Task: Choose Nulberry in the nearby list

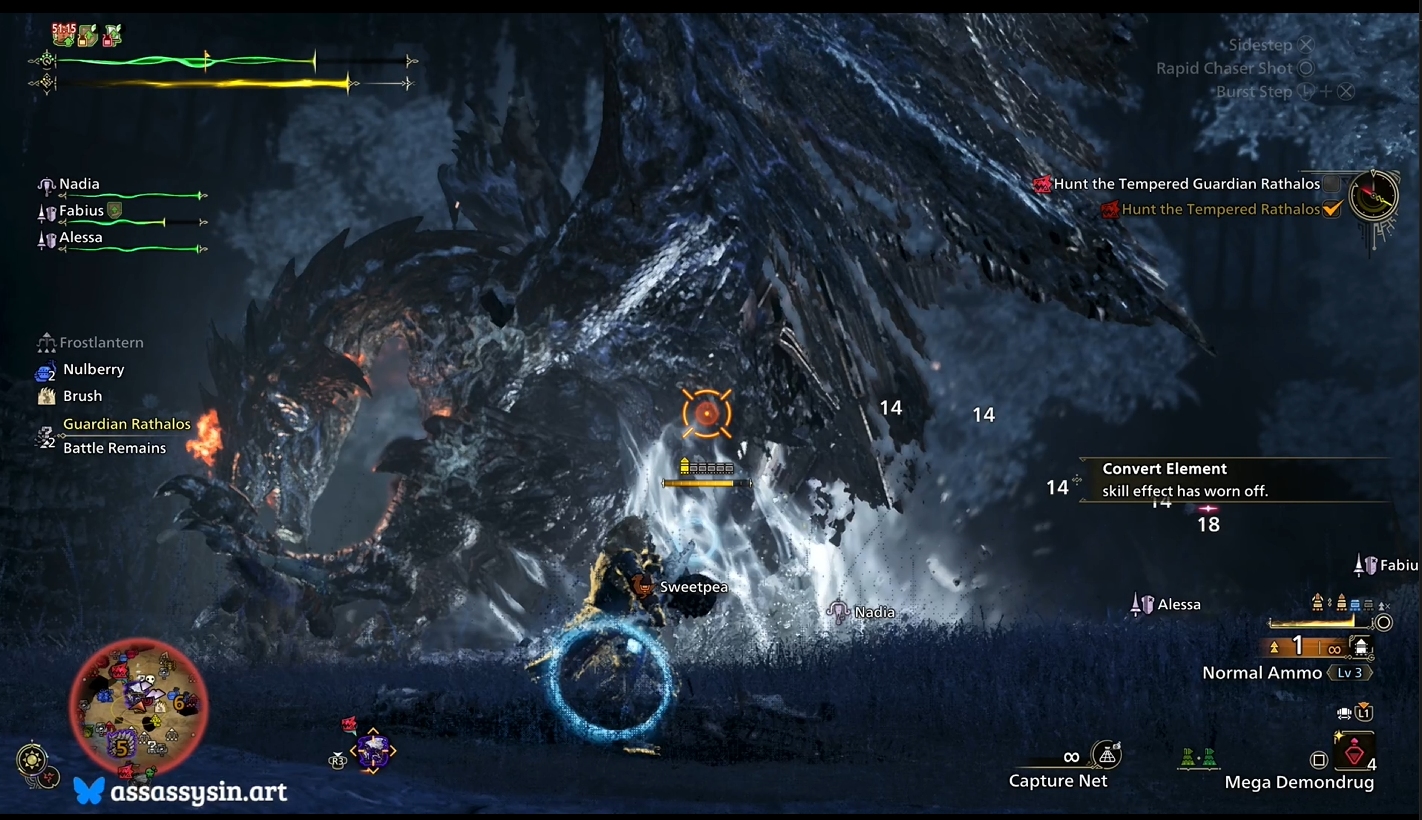Action: [x=93, y=370]
